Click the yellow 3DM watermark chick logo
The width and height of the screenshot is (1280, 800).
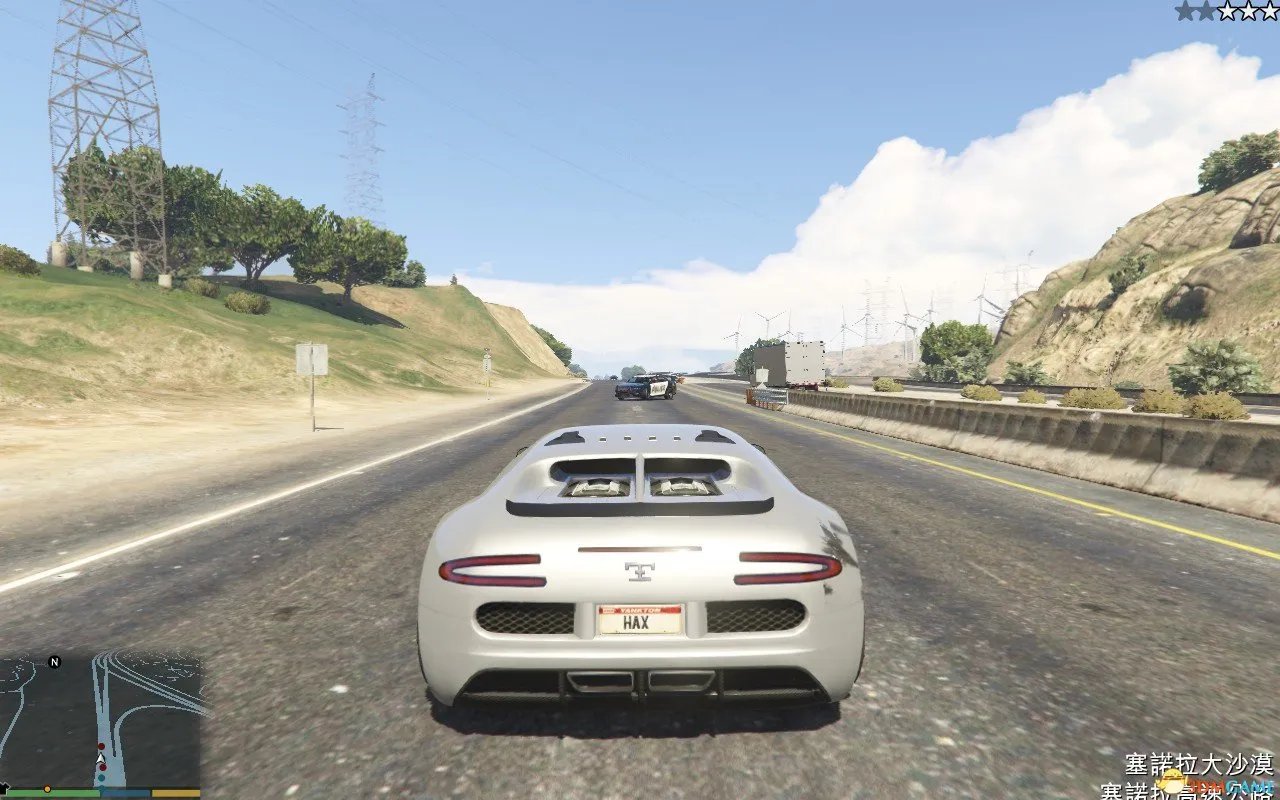pyautogui.click(x=1173, y=780)
